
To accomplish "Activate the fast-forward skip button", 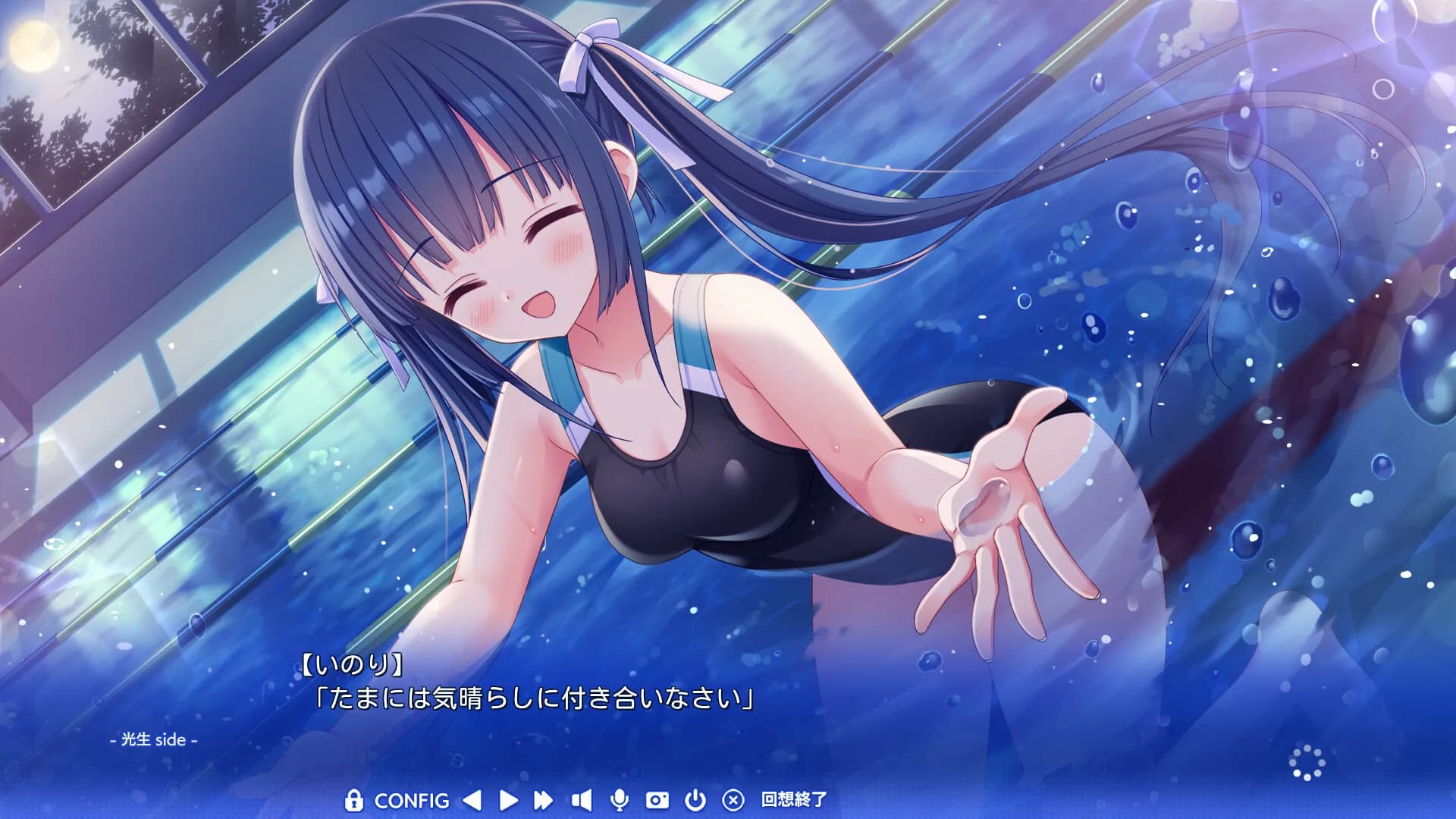I will pyautogui.click(x=543, y=800).
